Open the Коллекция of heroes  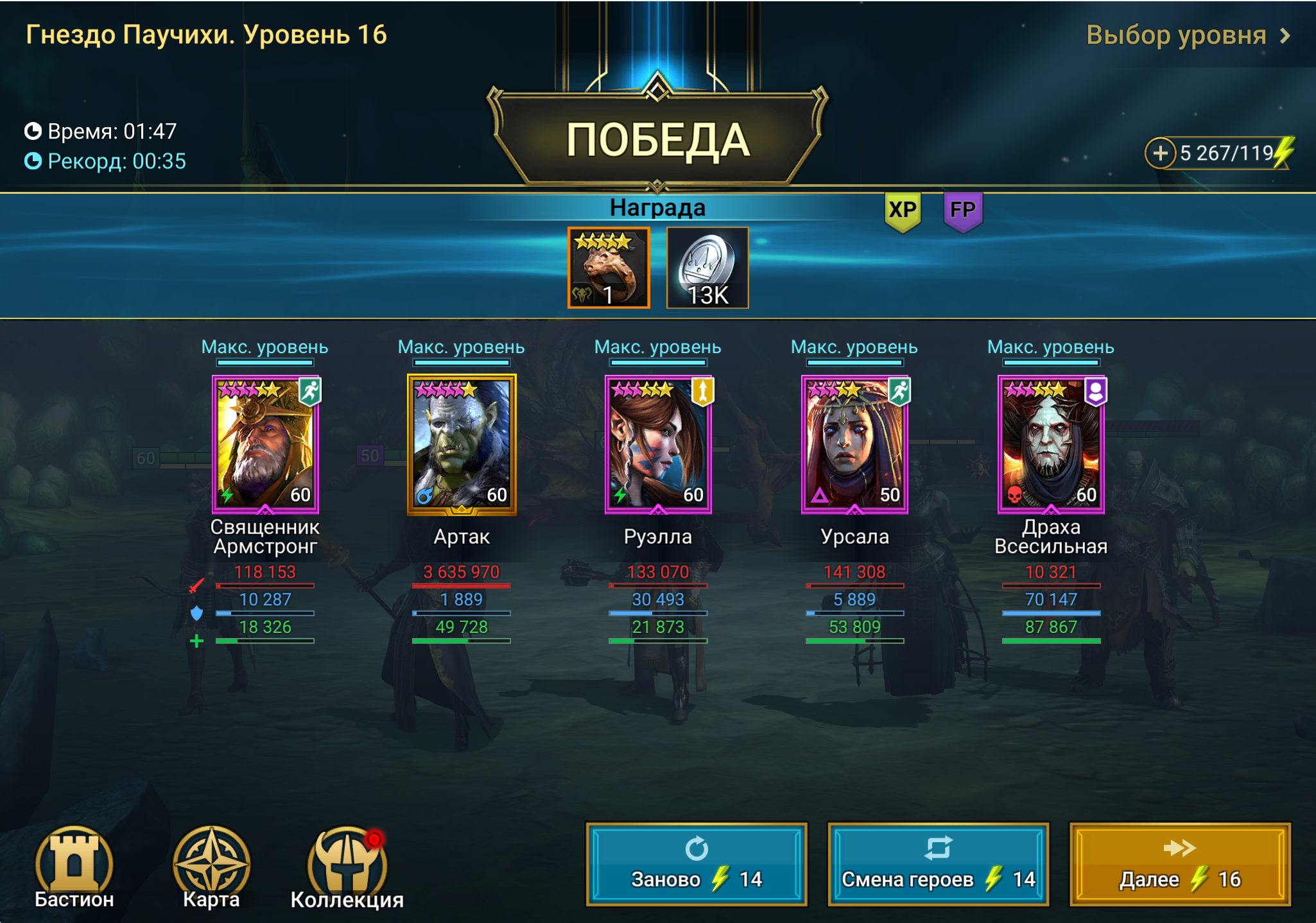click(347, 867)
